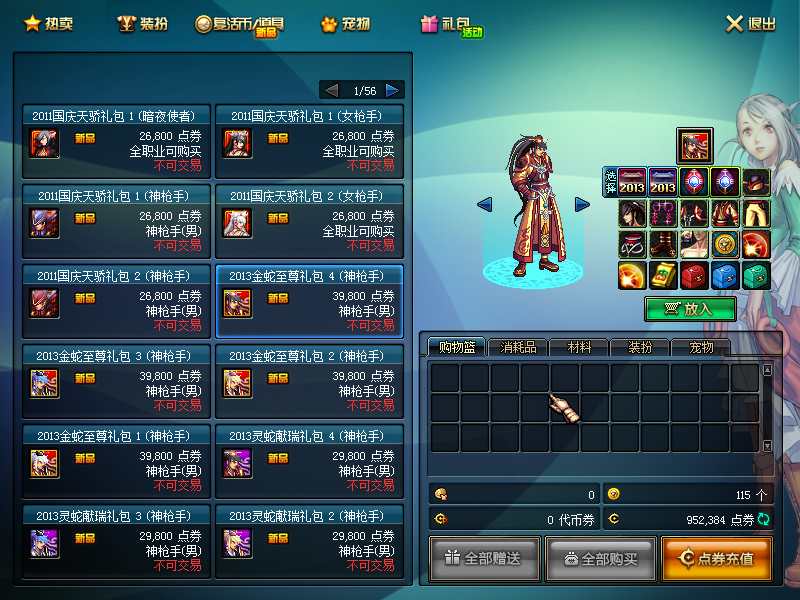Image resolution: width=800 pixels, height=600 pixels.
Task: Show the 购物篮 shopping basket tab
Action: pyautogui.click(x=456, y=347)
